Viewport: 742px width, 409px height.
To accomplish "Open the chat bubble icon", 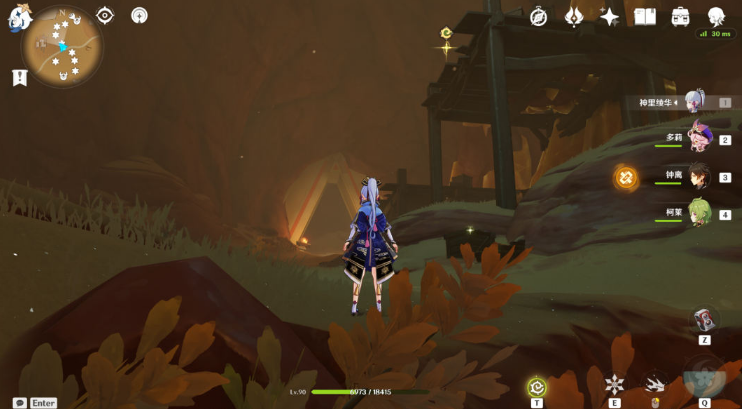I will (x=19, y=402).
